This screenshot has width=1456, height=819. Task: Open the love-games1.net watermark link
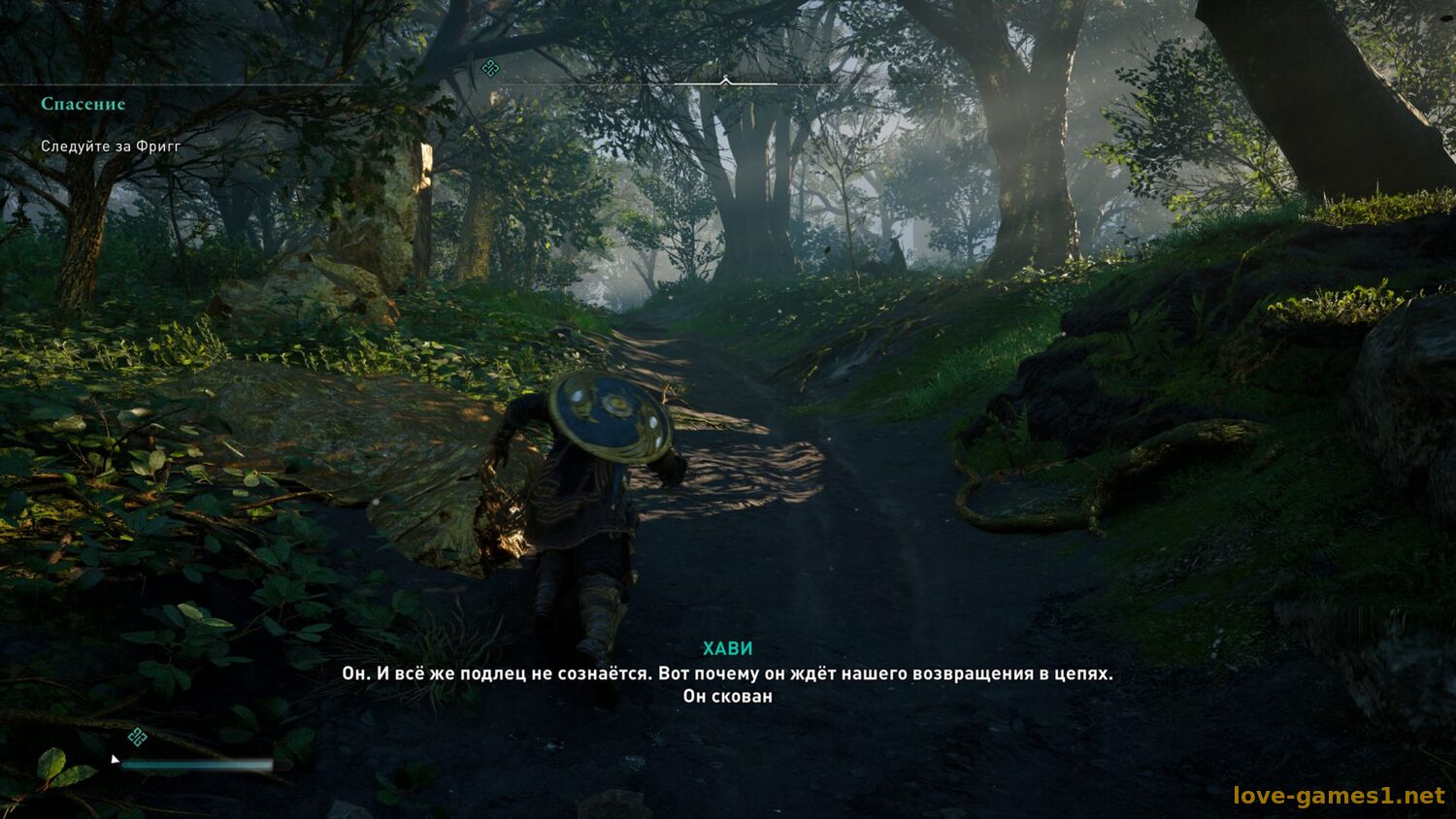tap(1339, 796)
